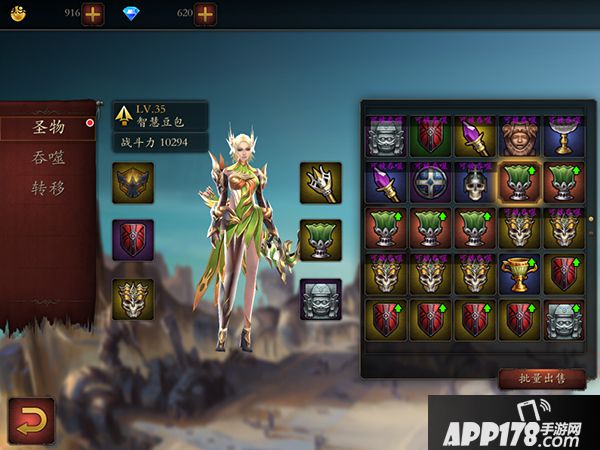Screen dimensions: 600x450
Task: Click the 批量出售 bulk sell button
Action: point(541,378)
